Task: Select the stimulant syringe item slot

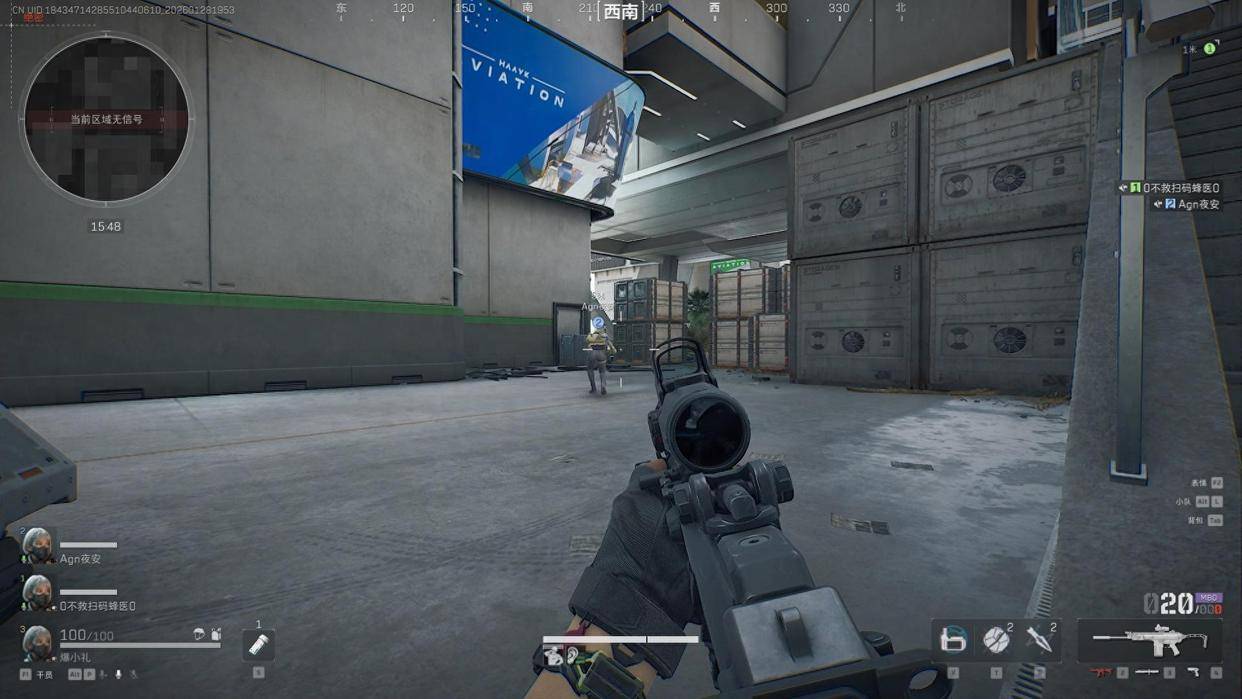Action: [258, 645]
